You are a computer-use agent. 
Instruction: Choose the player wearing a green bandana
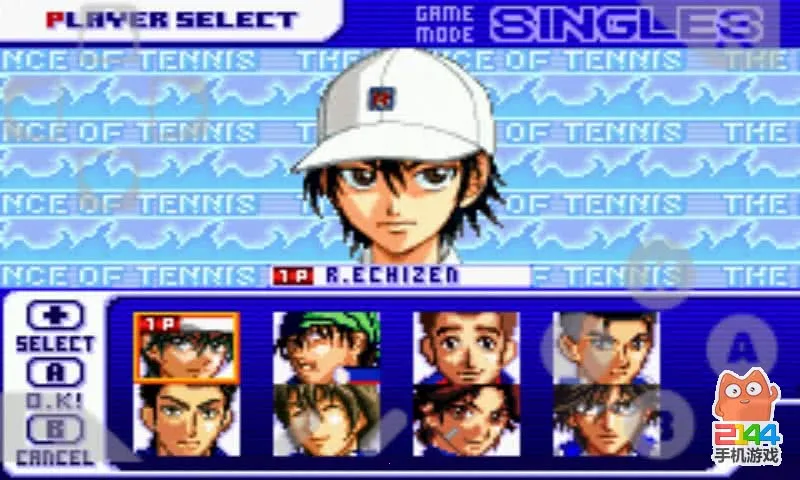pos(327,347)
